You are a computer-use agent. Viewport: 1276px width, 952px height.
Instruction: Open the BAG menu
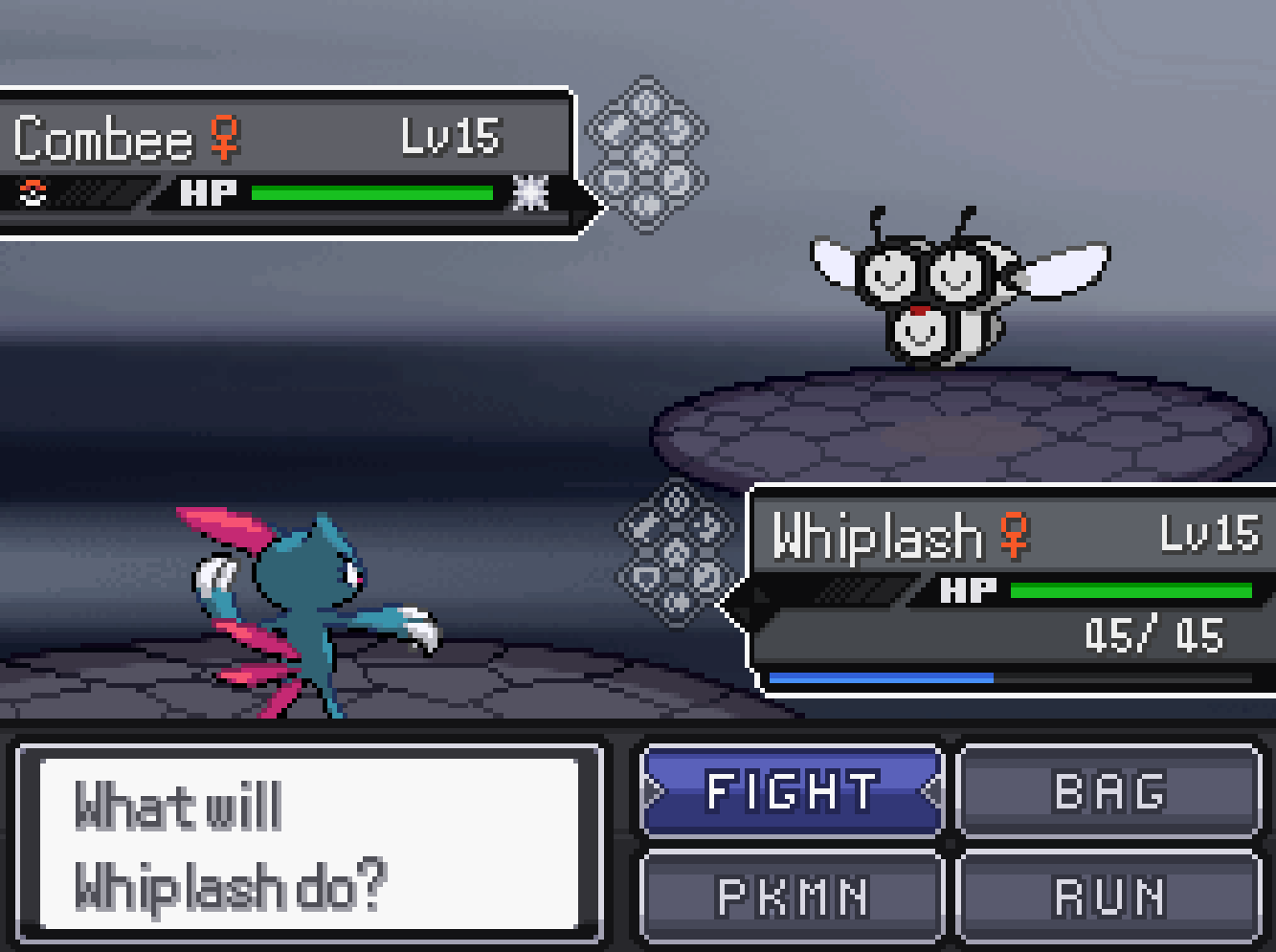click(x=1109, y=791)
